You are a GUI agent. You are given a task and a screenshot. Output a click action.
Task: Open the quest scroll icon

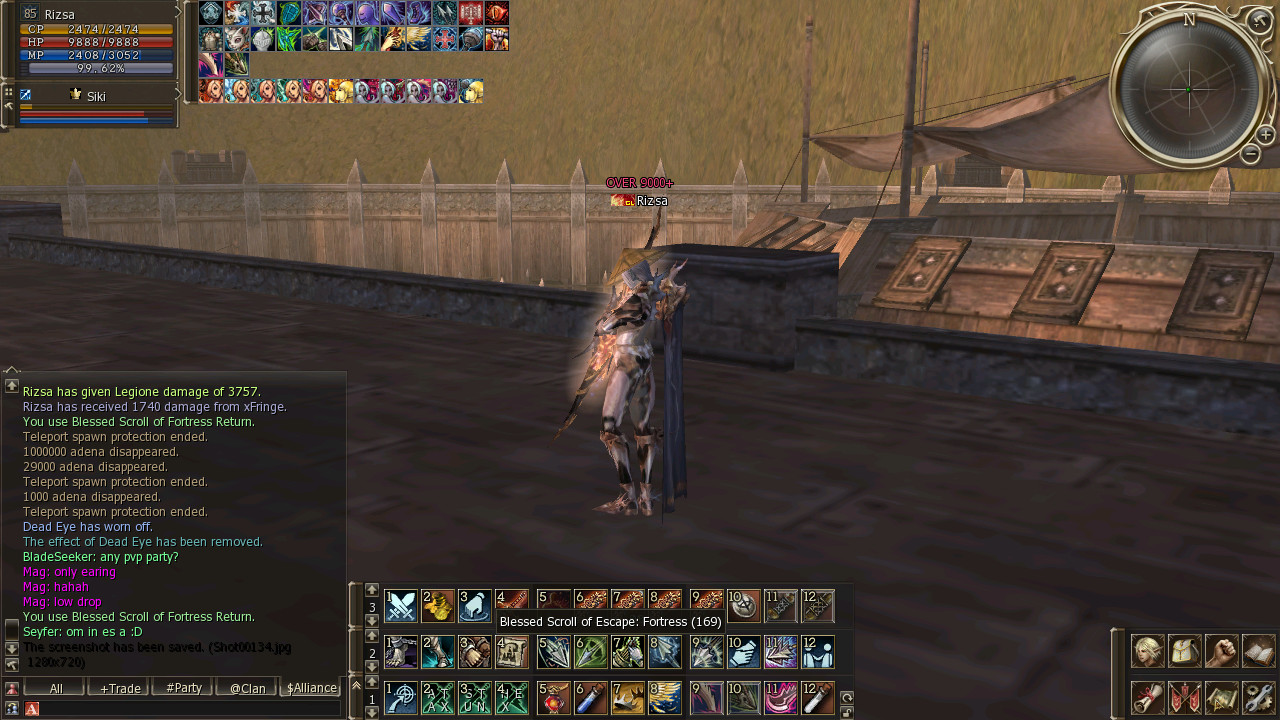pyautogui.click(x=1147, y=697)
